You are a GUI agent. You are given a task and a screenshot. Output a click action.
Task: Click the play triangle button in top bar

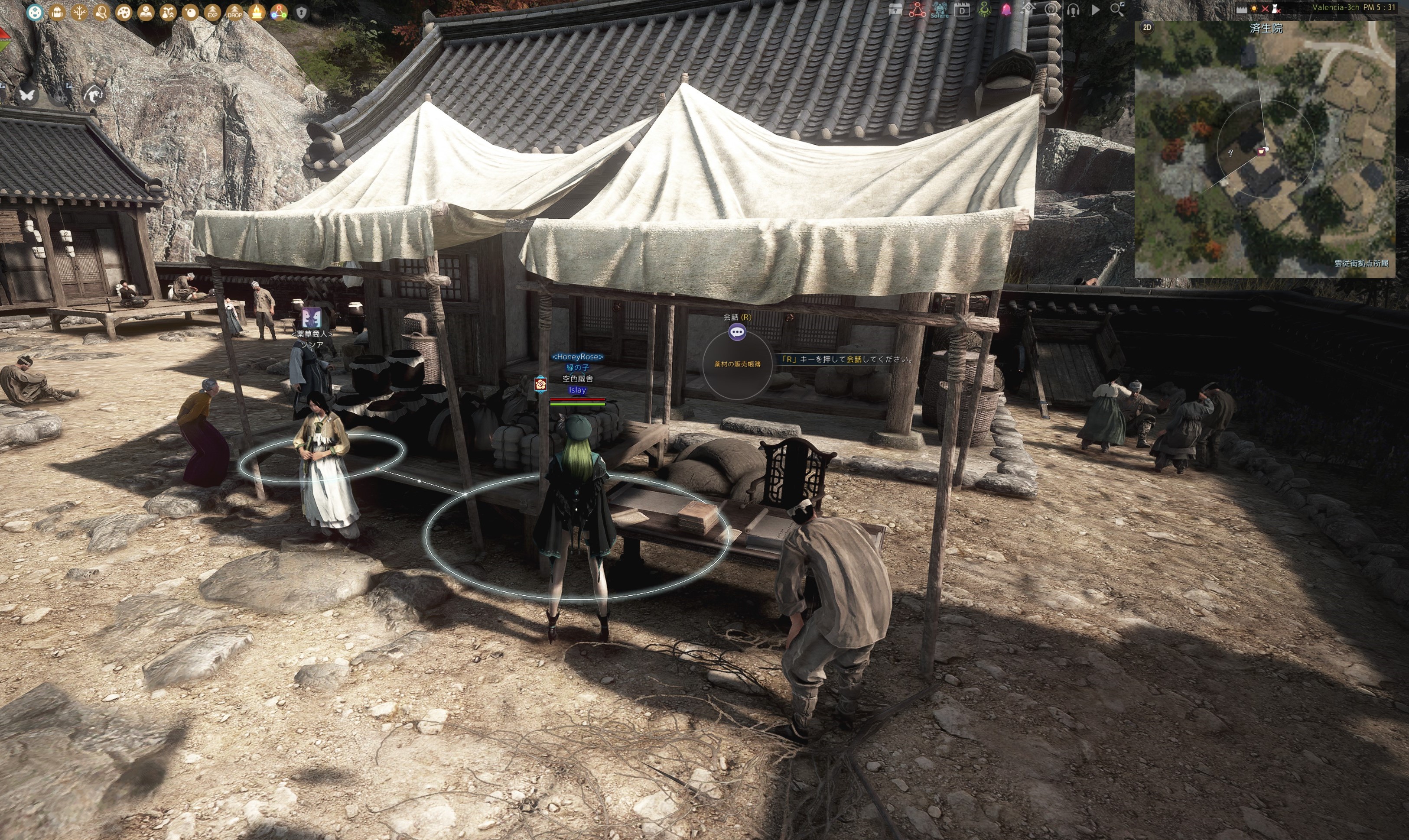click(x=1096, y=10)
